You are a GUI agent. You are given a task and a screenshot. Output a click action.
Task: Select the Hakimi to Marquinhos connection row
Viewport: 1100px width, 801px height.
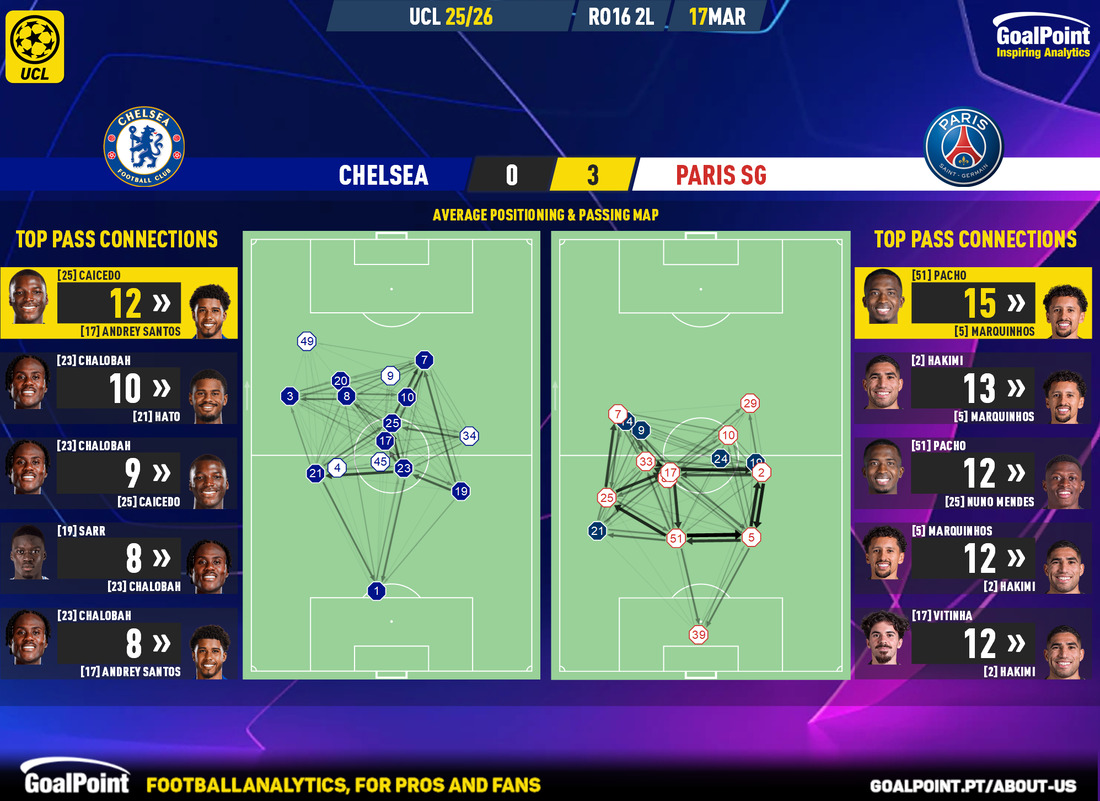point(974,388)
